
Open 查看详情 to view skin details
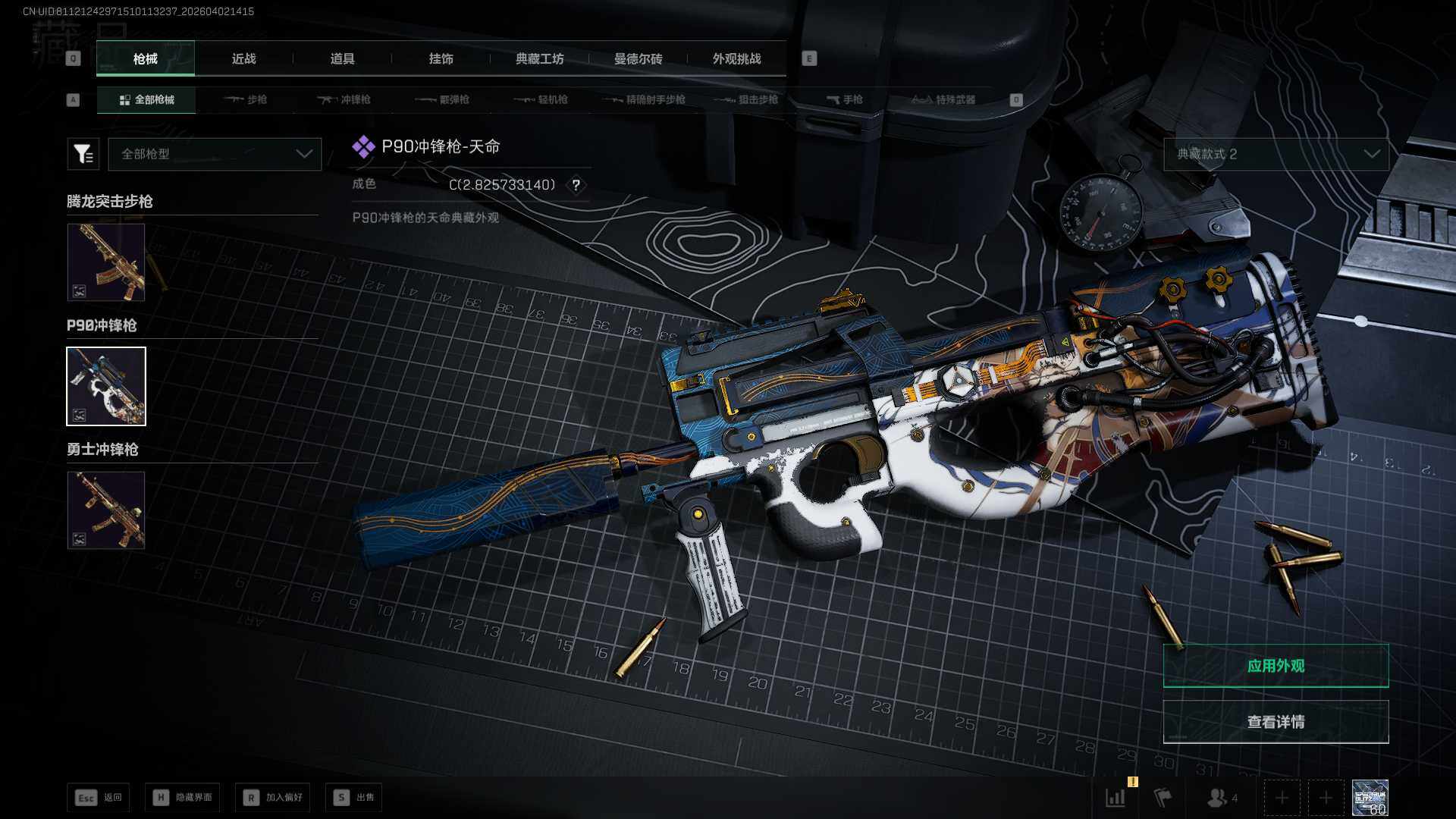(1276, 722)
